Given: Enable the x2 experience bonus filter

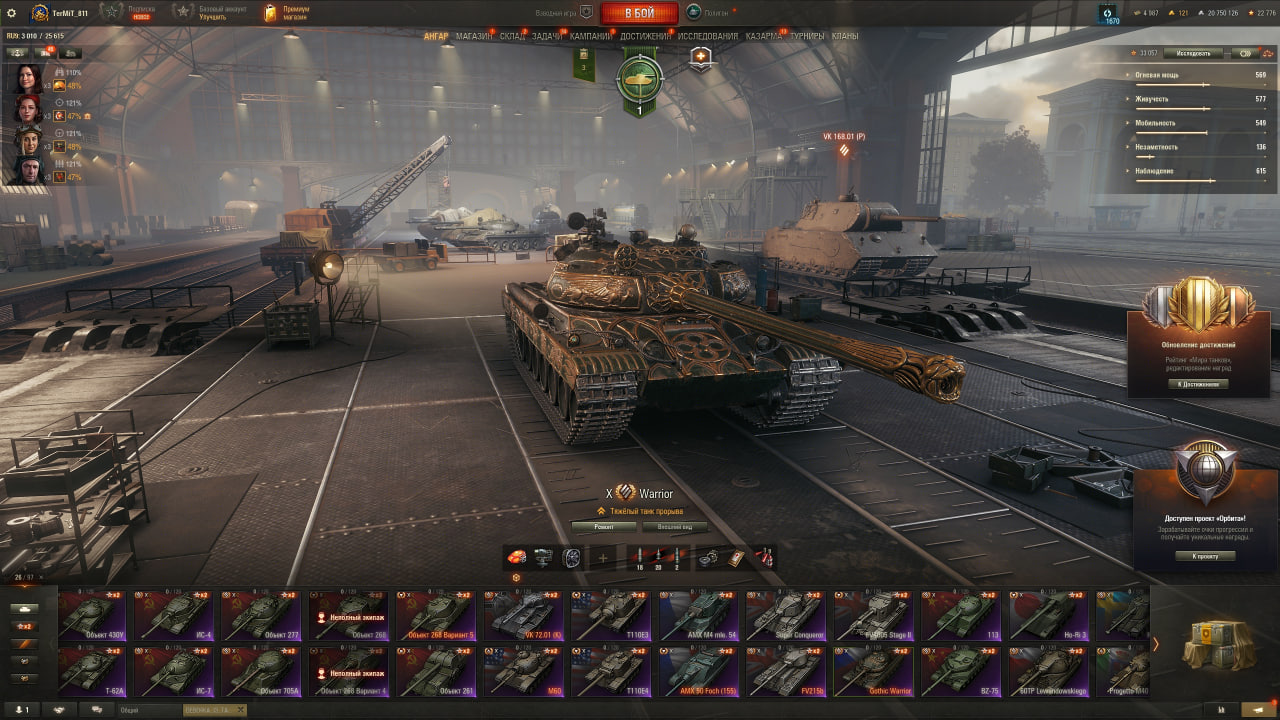Looking at the screenshot, I should [24, 626].
